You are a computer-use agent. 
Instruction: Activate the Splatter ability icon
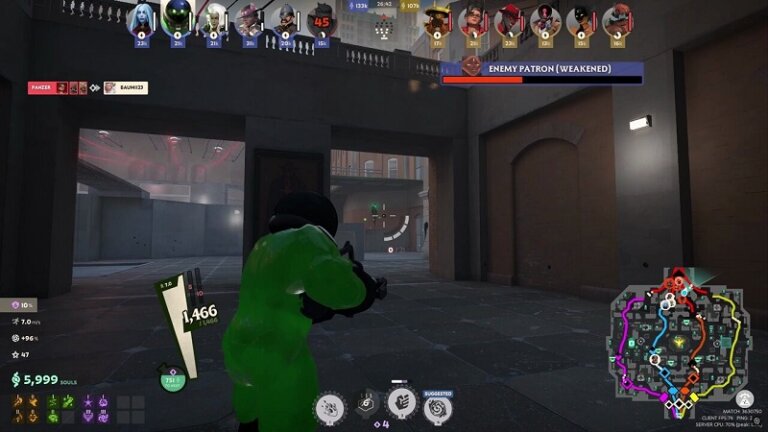tap(330, 407)
